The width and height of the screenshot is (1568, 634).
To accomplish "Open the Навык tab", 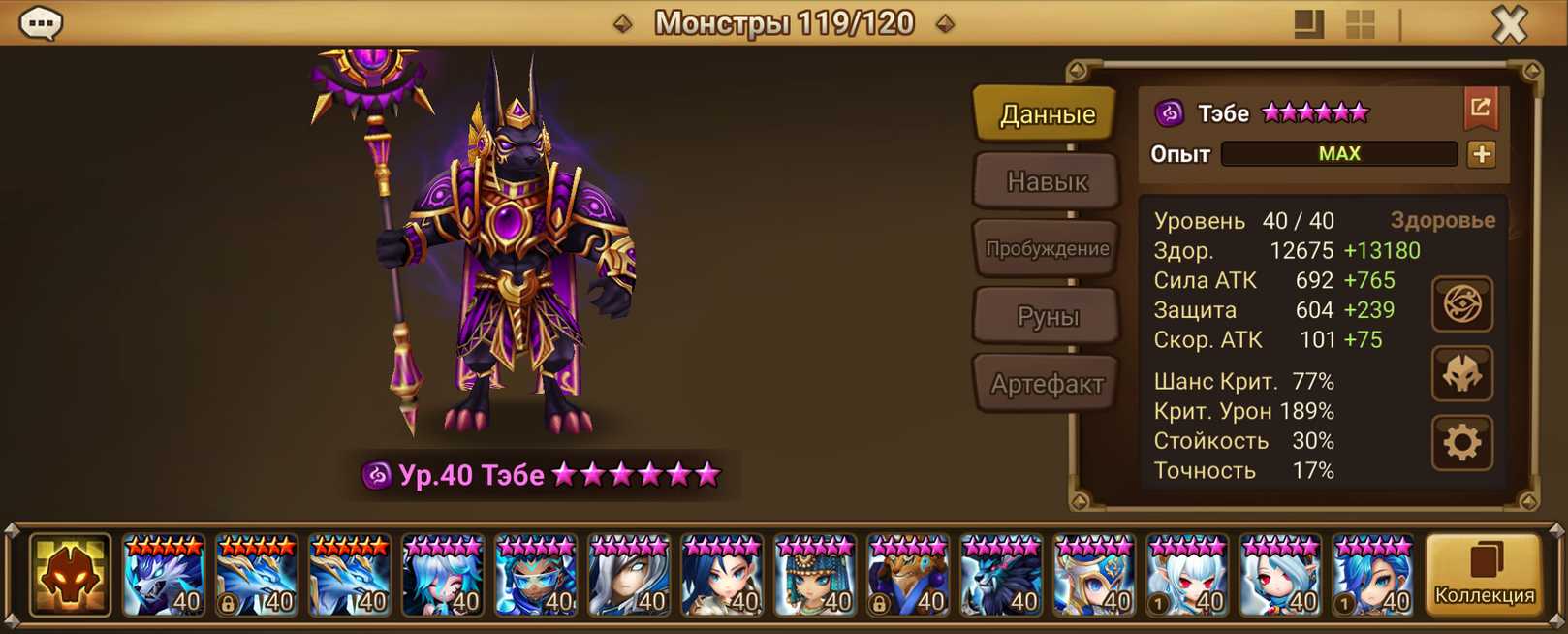I will tap(1047, 181).
